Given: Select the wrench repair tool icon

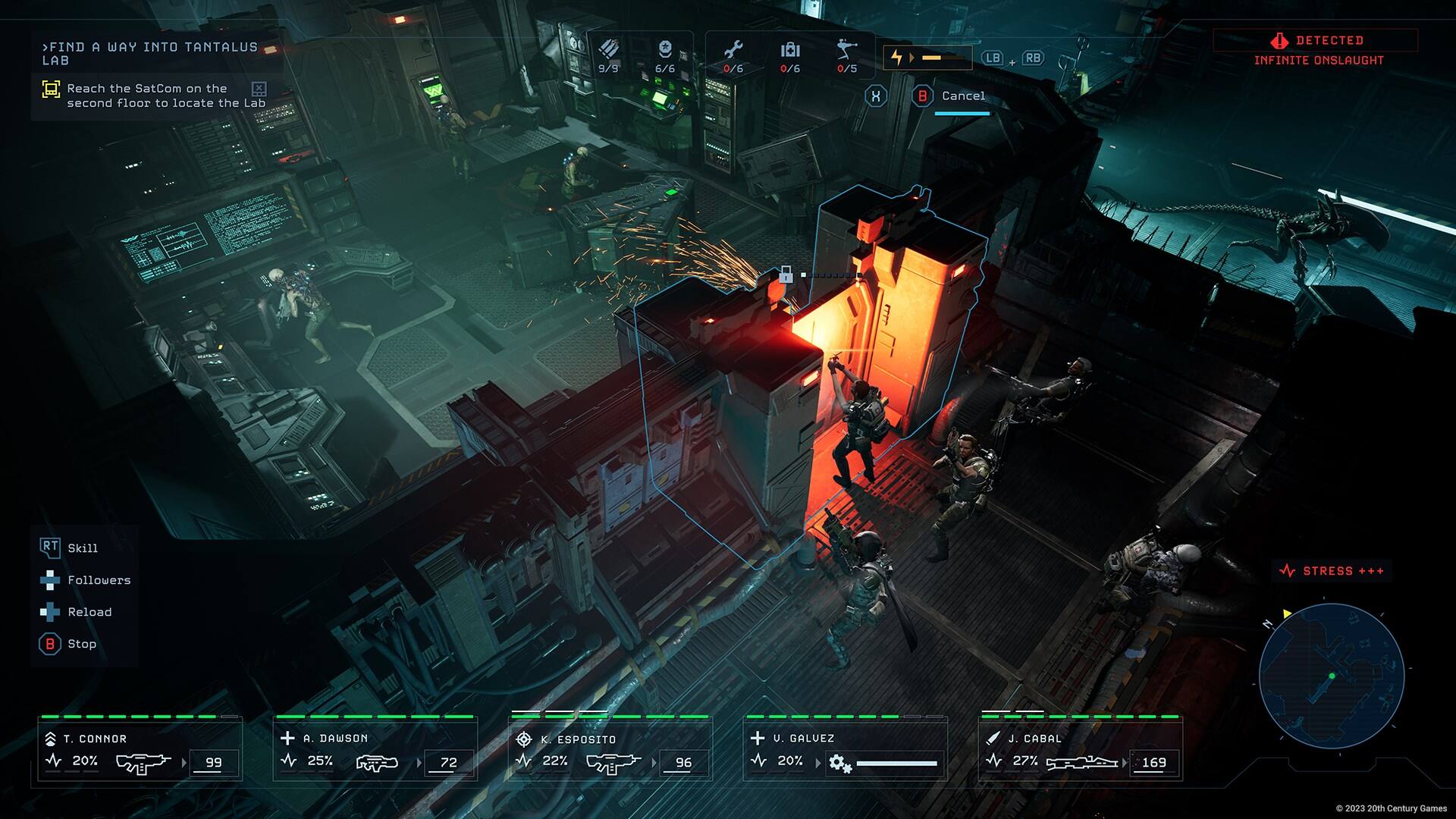Looking at the screenshot, I should point(732,49).
